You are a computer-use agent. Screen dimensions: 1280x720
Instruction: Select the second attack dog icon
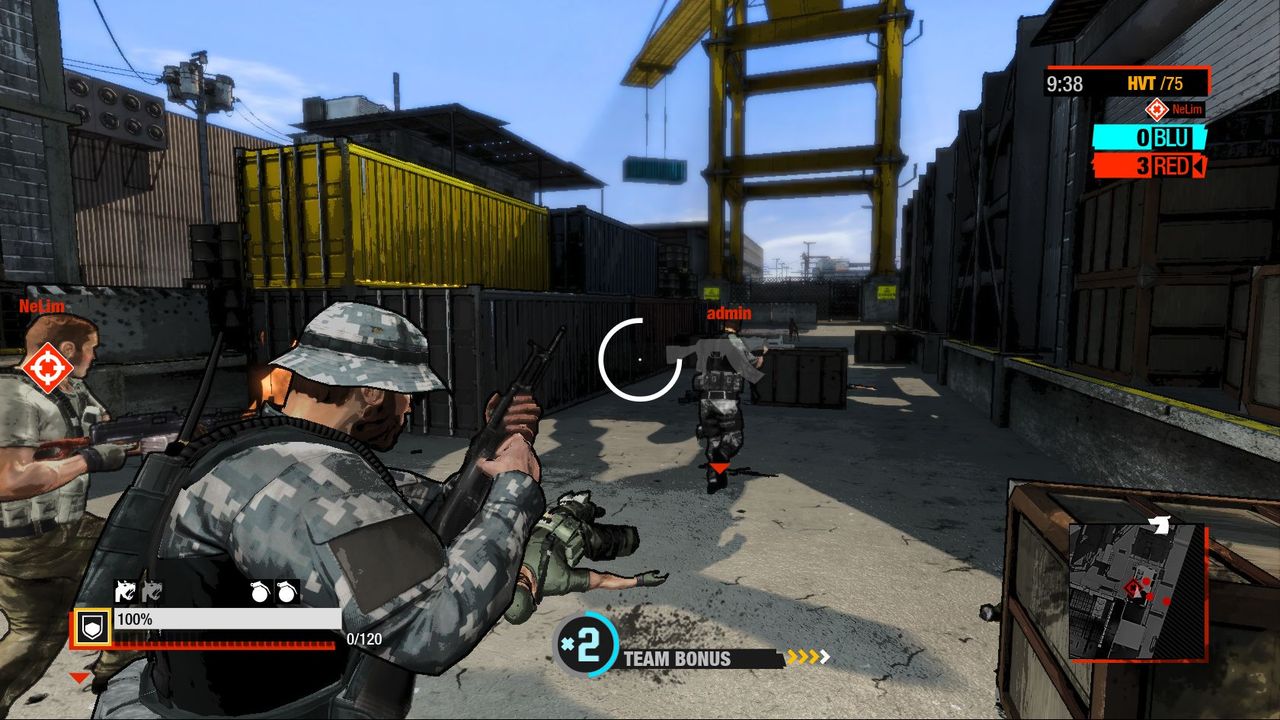[152, 590]
